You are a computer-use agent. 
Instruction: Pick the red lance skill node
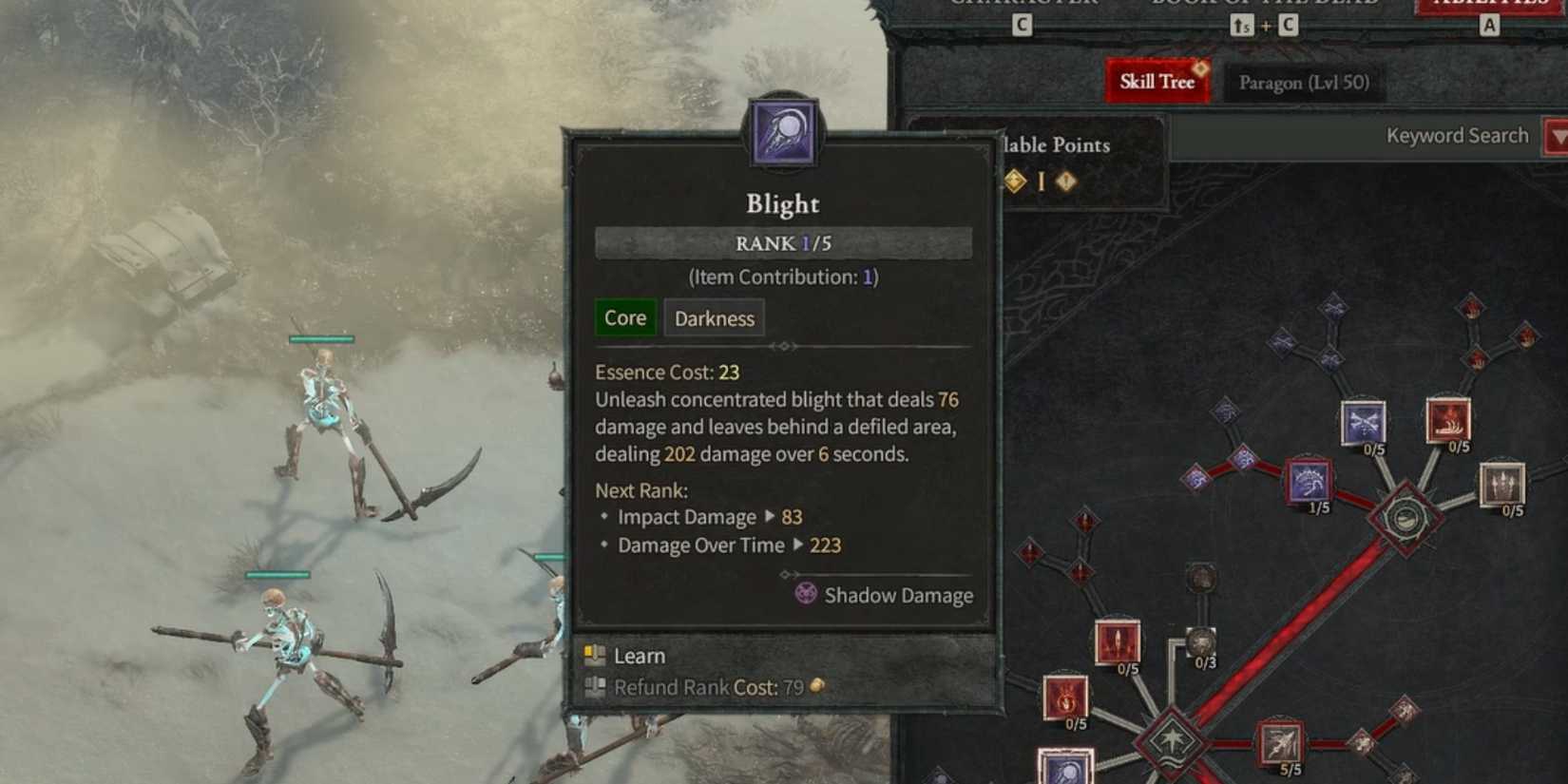click(1117, 641)
